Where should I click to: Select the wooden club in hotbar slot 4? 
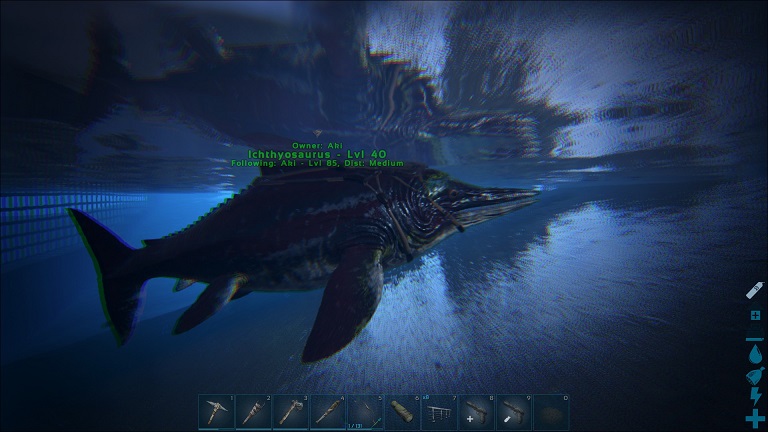click(328, 411)
